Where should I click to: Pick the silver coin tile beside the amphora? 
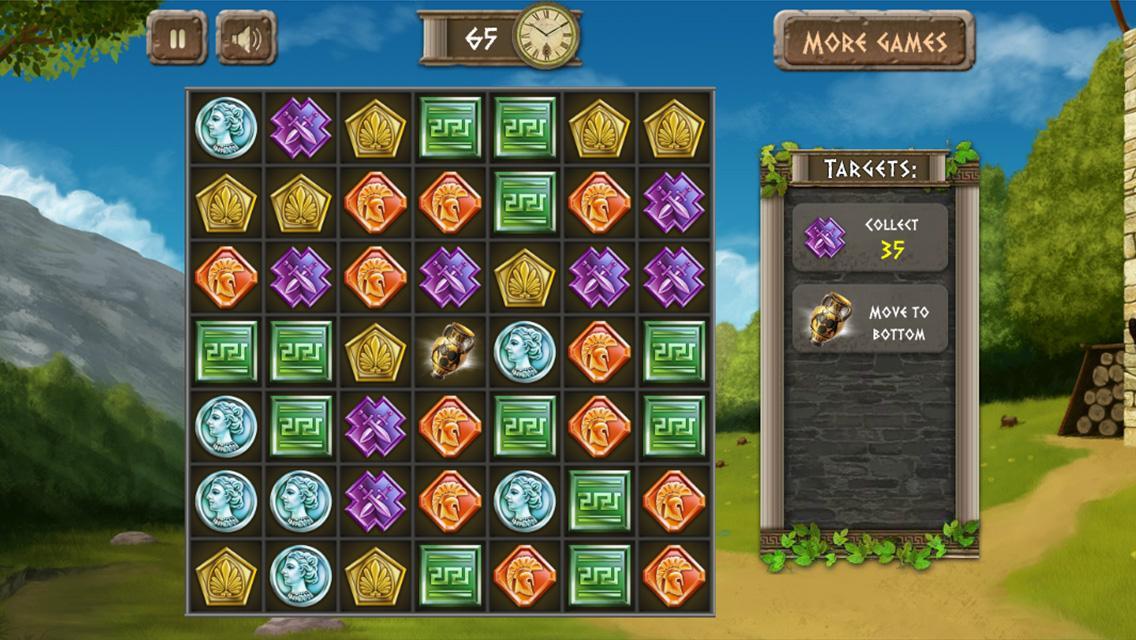pos(525,352)
